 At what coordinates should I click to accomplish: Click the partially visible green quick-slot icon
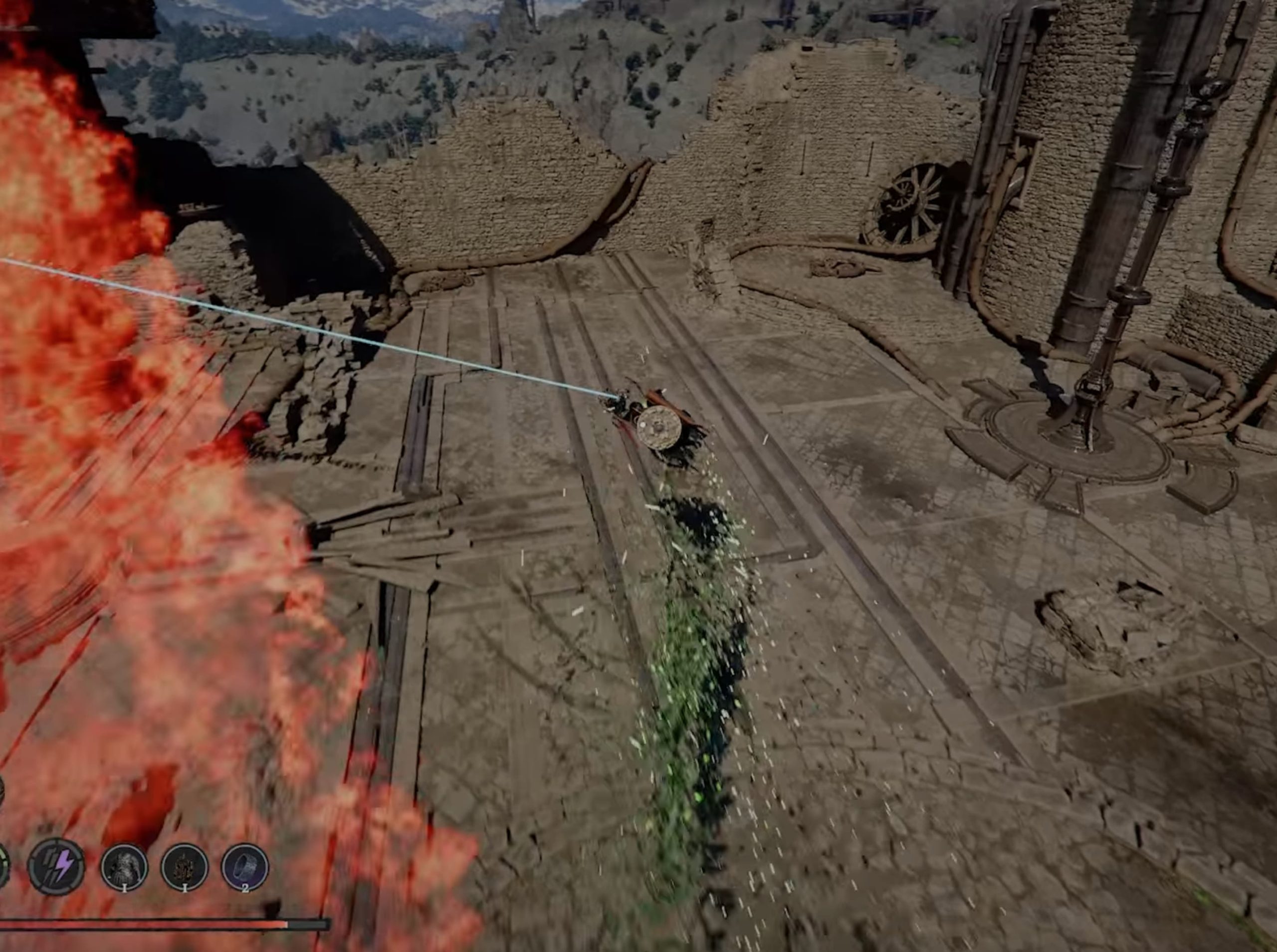pos(3,865)
